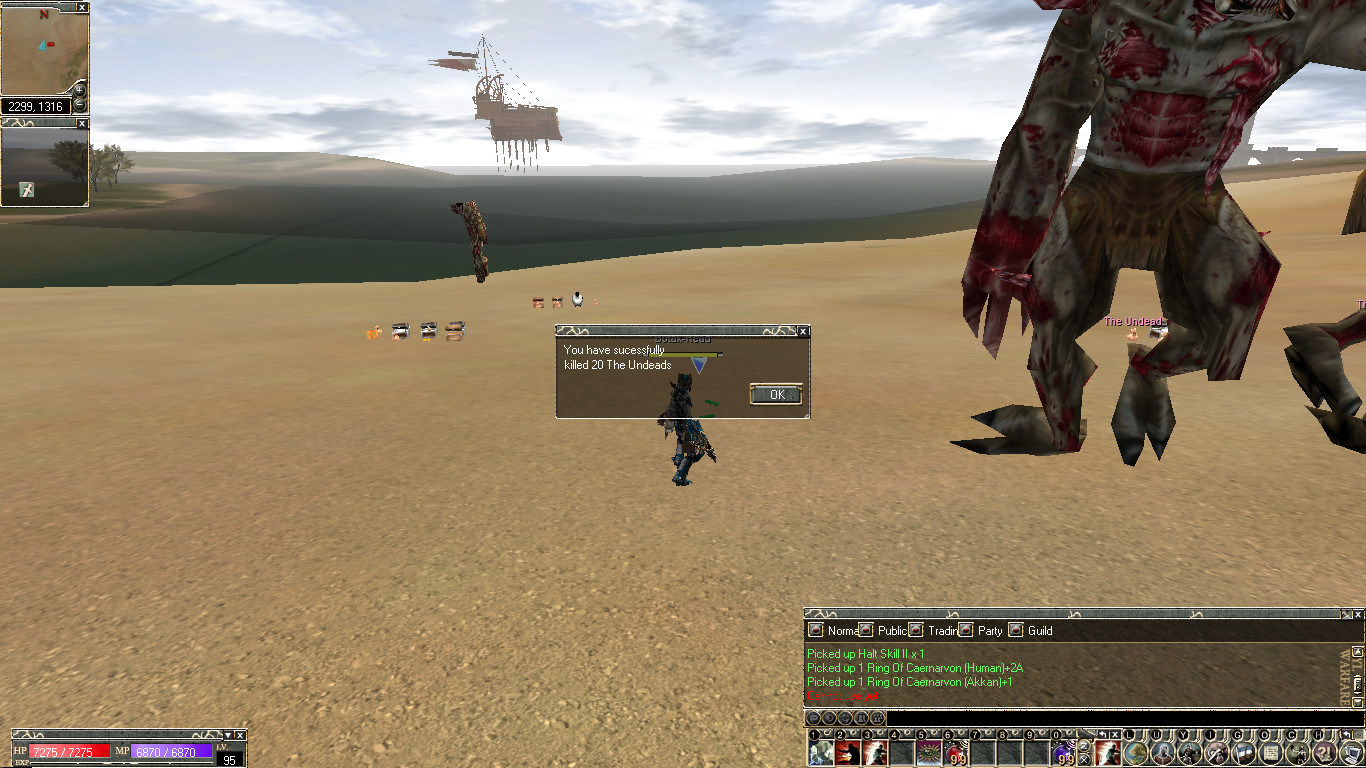Screen dimensions: 1366x768
Task: Open the world map with the L icon
Action: coord(1135,753)
